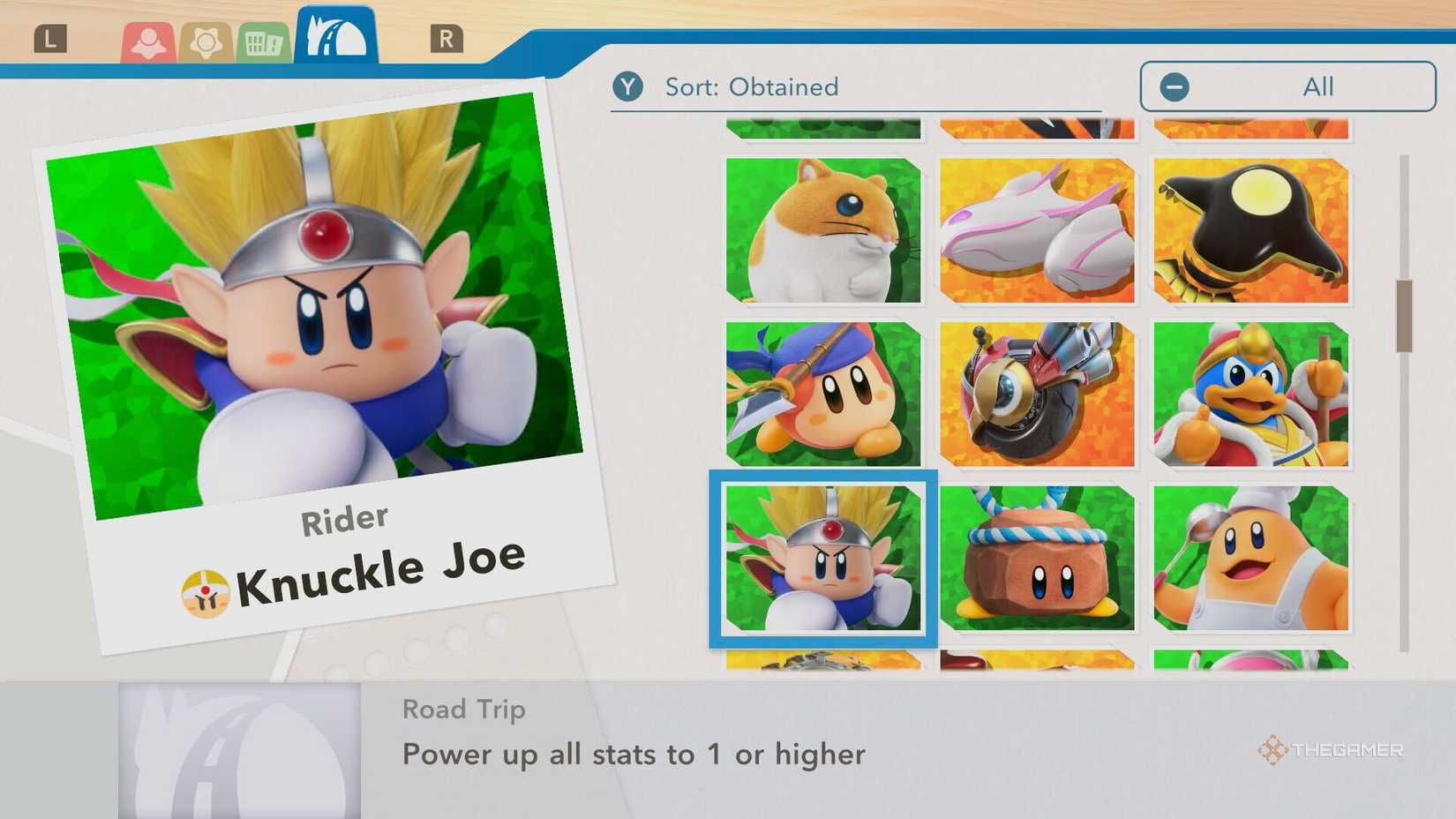1456x819 pixels.
Task: Click the Knuckle Joe badge icon beside his name
Action: 205,589
